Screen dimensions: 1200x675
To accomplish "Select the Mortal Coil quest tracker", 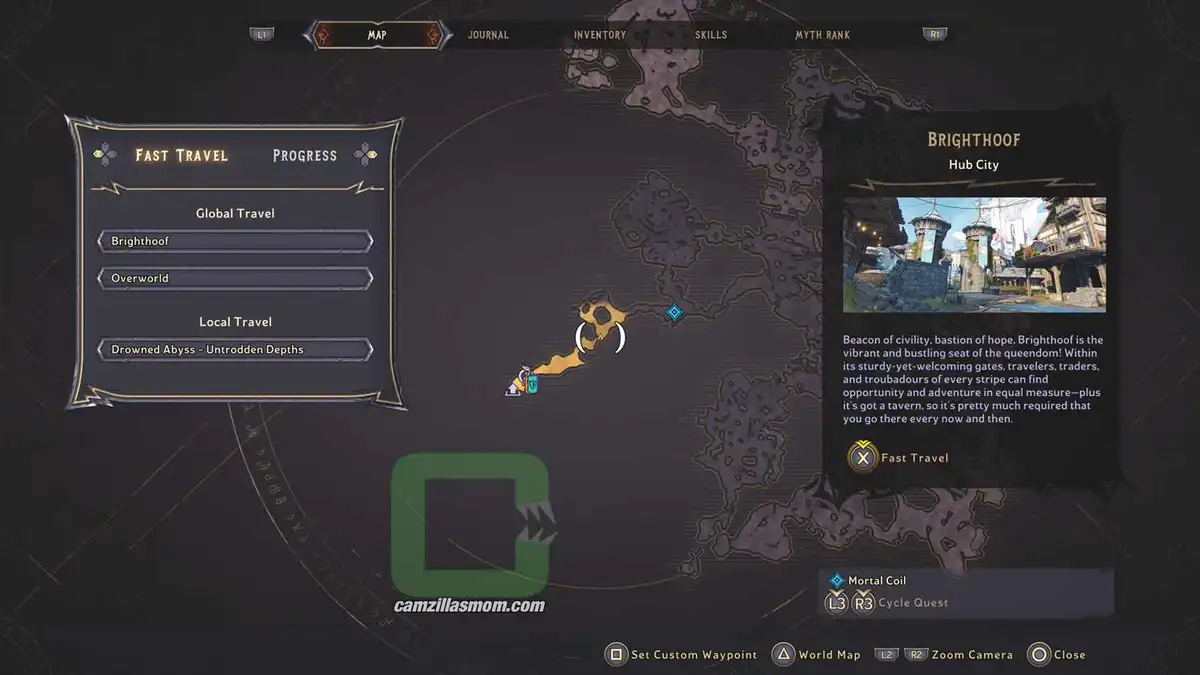I will tap(877, 580).
